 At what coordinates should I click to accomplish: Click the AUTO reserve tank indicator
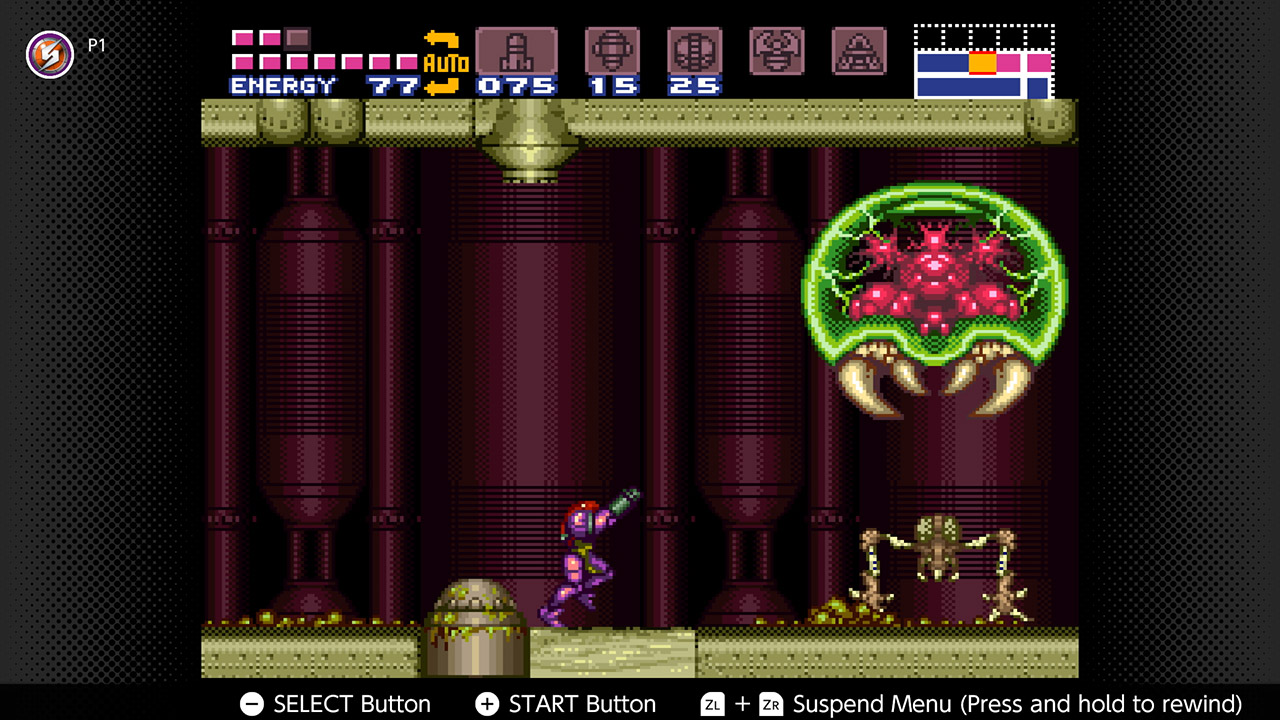(x=447, y=60)
